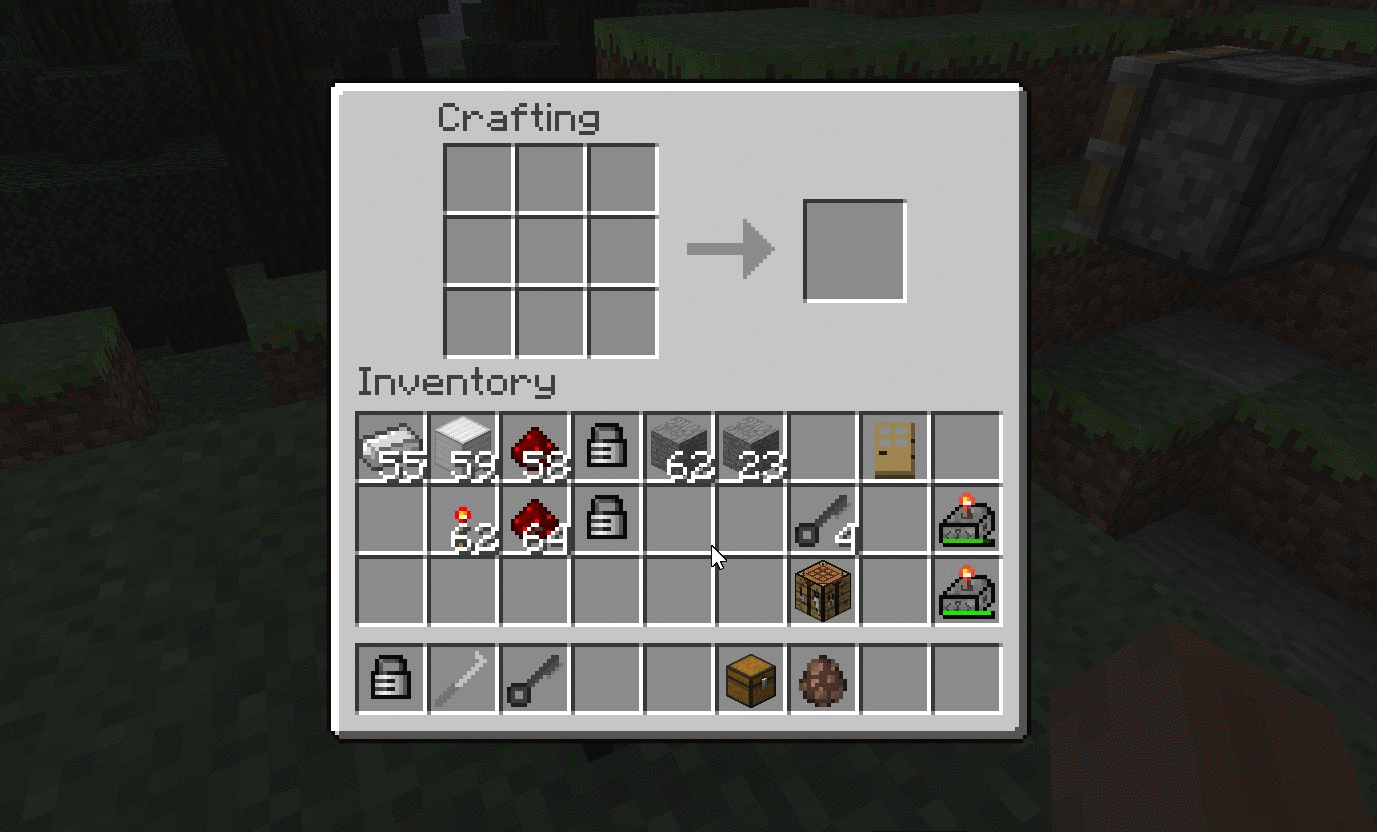Viewport: 1377px width, 832px height.
Task: Select the crafting table item in inventory
Action: pos(823,590)
